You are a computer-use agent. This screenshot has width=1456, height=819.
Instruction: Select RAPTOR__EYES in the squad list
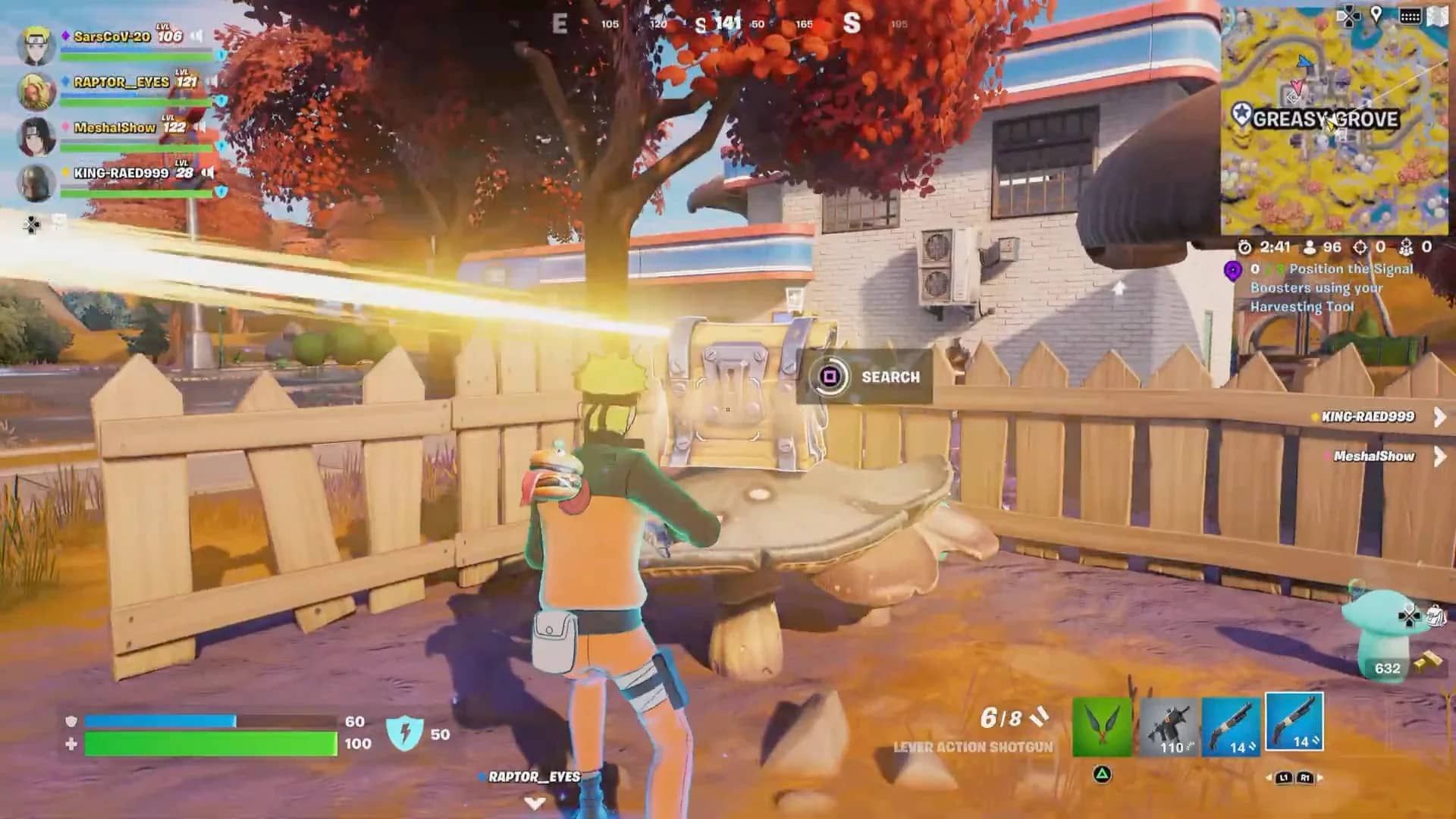click(x=121, y=82)
